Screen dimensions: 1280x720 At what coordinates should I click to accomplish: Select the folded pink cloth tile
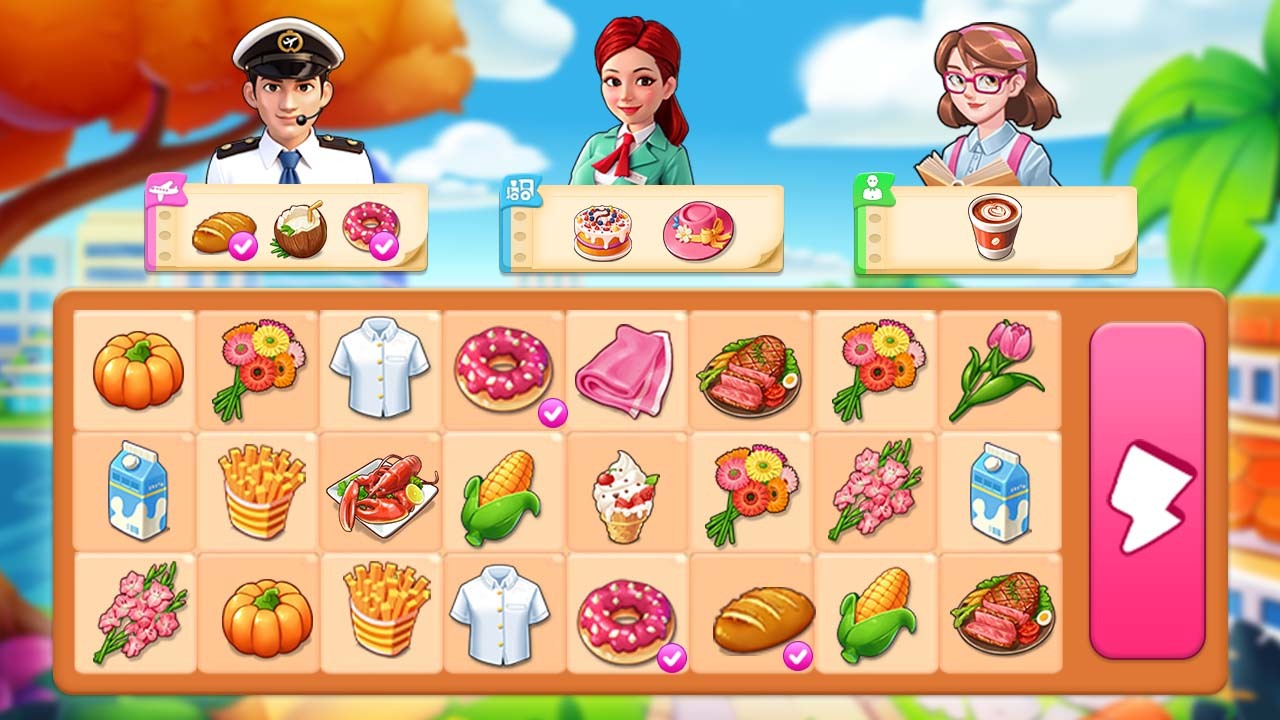(x=625, y=369)
